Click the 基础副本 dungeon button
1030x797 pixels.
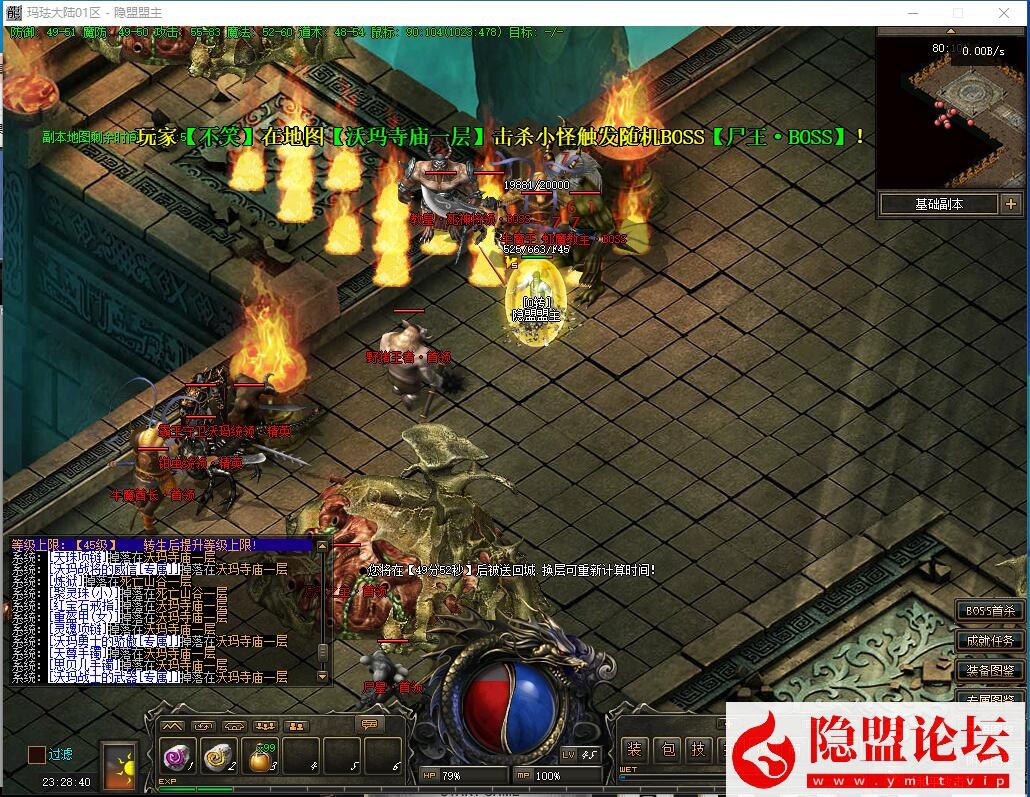click(x=938, y=204)
